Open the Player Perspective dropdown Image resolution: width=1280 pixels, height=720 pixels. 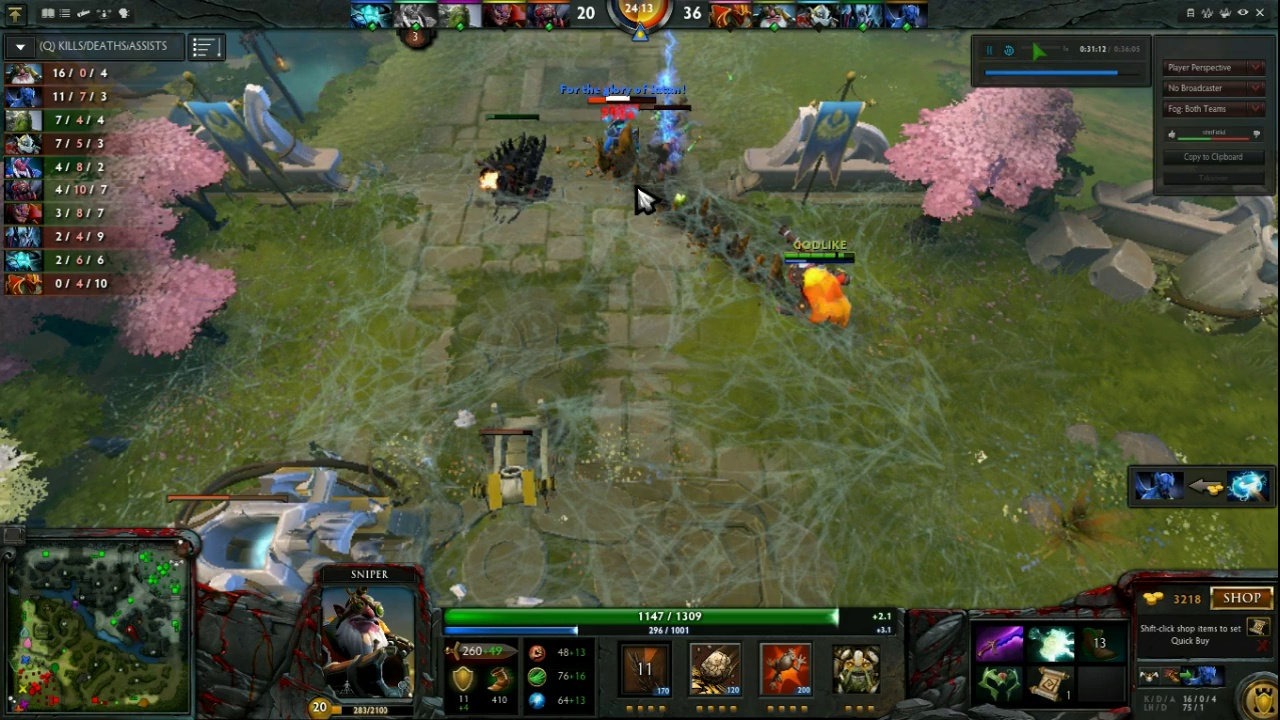(1212, 67)
